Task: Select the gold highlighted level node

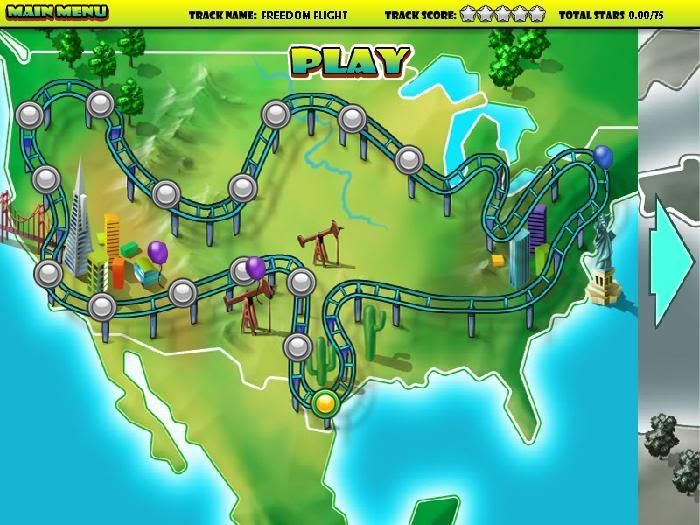Action: pos(326,404)
